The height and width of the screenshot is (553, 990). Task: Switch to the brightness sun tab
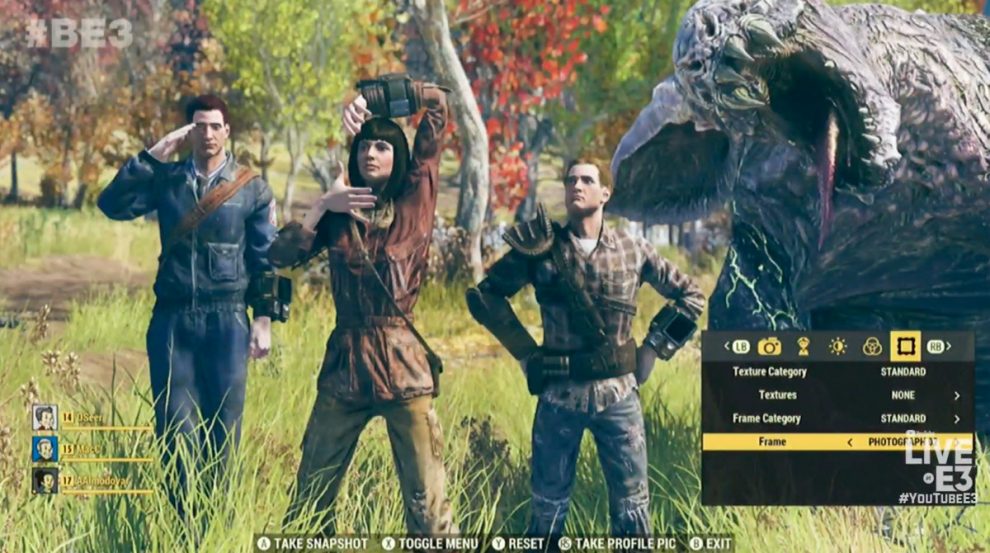click(x=837, y=347)
